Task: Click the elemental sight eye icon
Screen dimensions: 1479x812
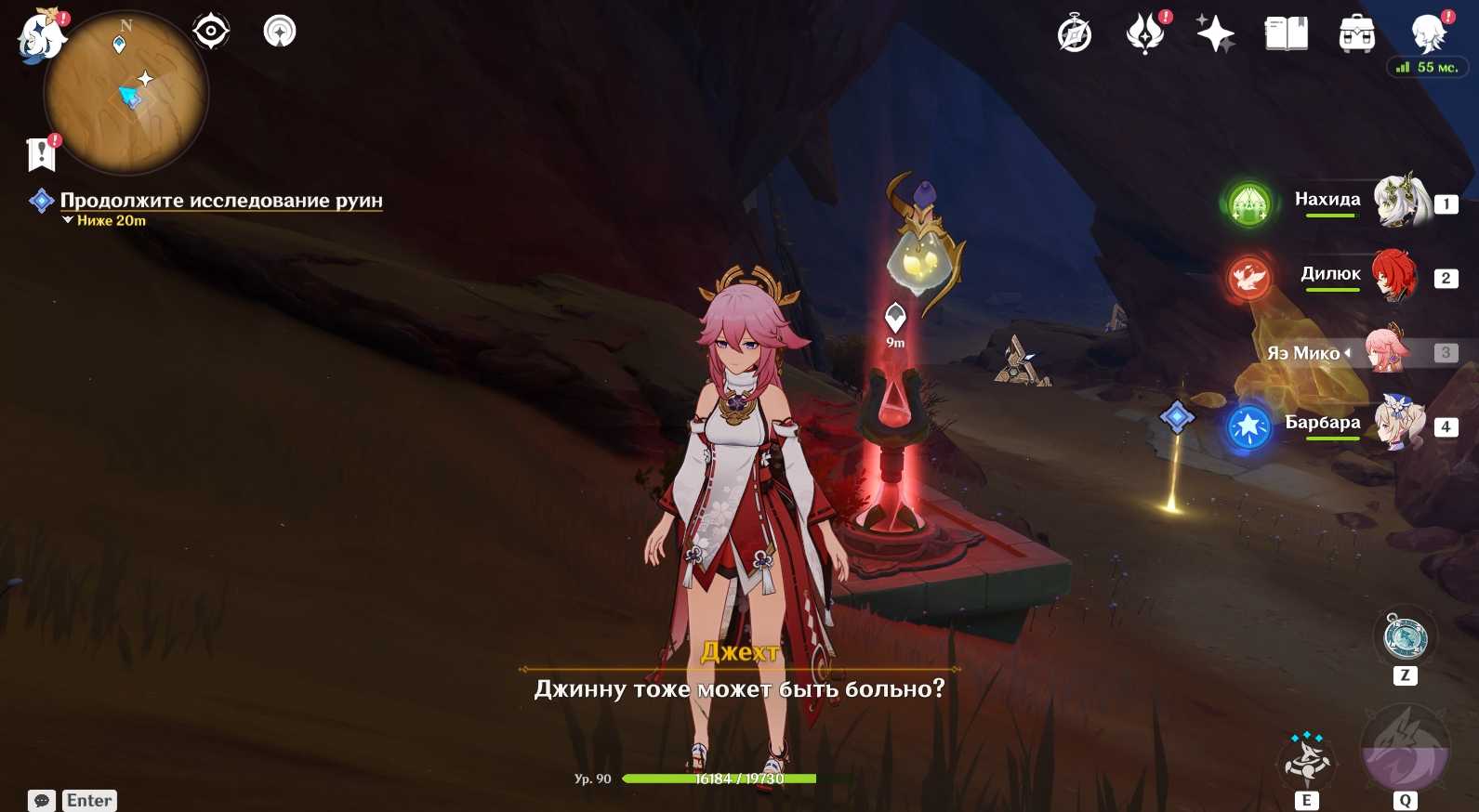Action: (x=211, y=32)
